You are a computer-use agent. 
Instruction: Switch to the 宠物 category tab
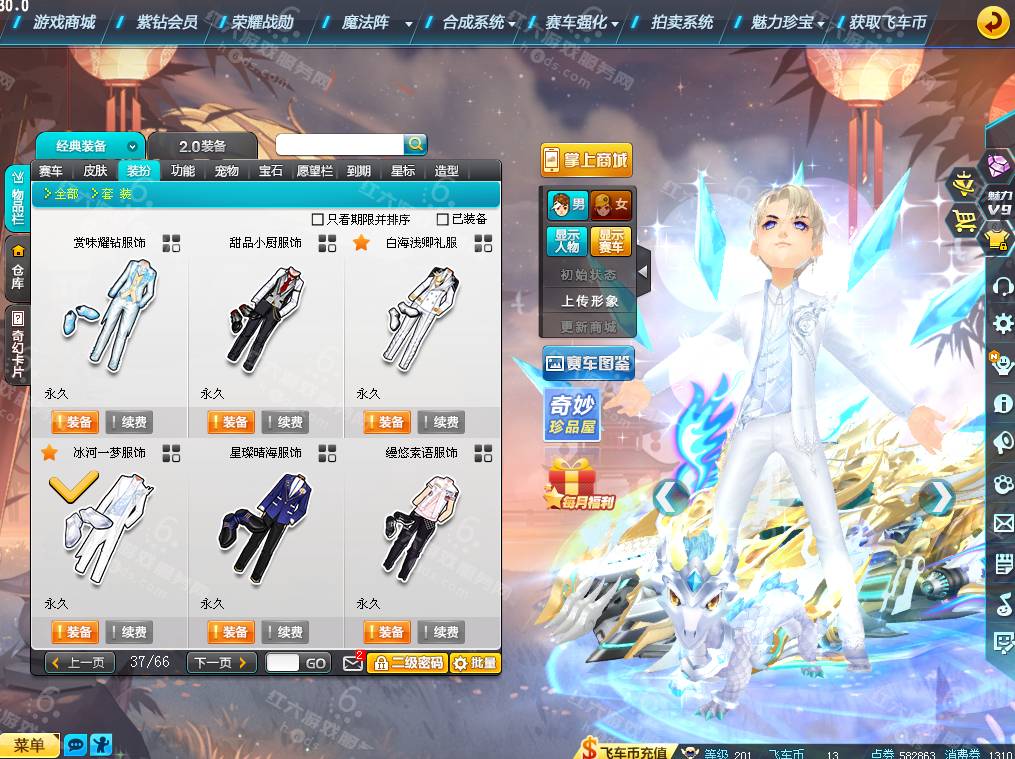(x=227, y=171)
